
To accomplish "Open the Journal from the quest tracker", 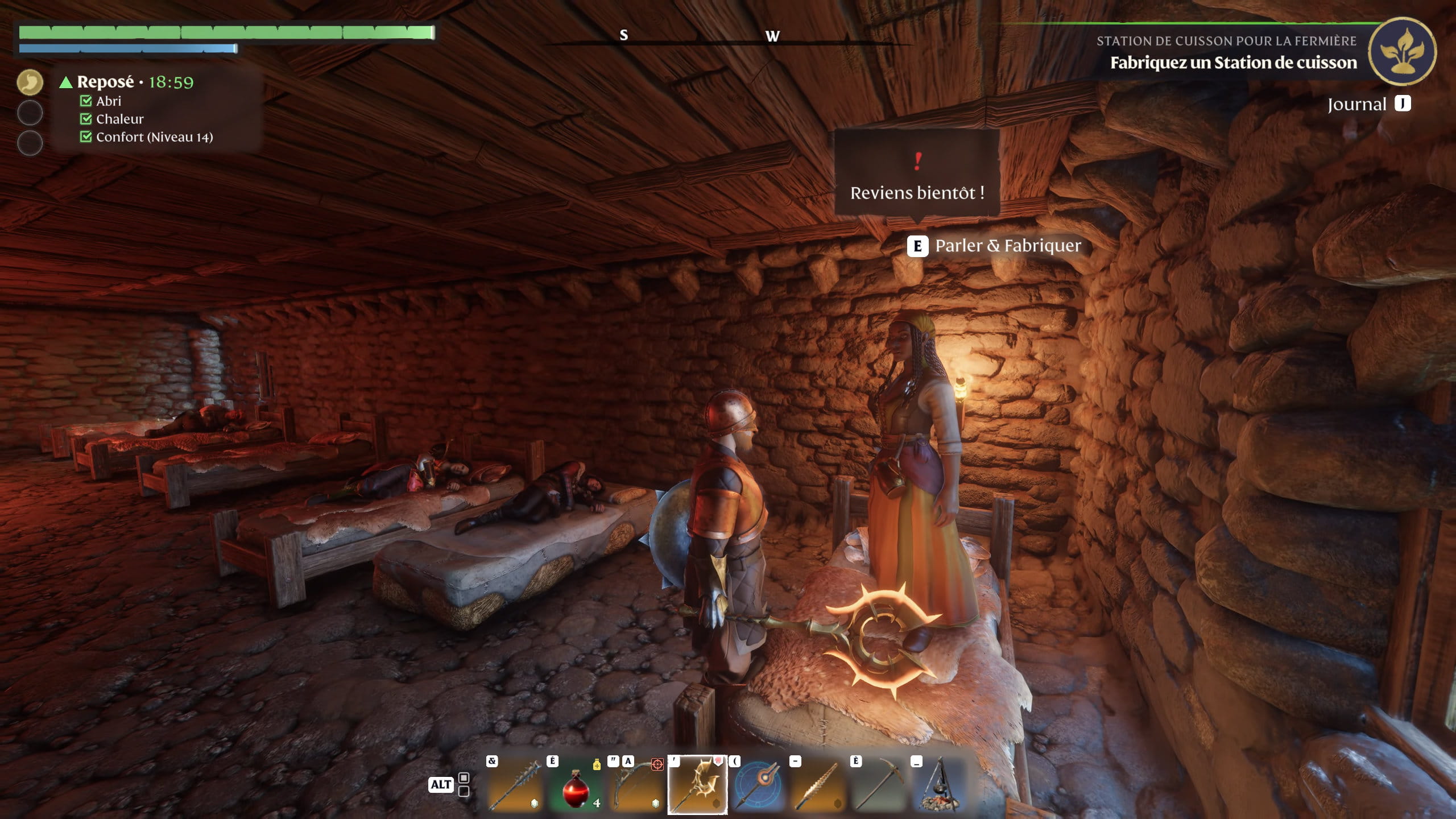I will click(1368, 104).
